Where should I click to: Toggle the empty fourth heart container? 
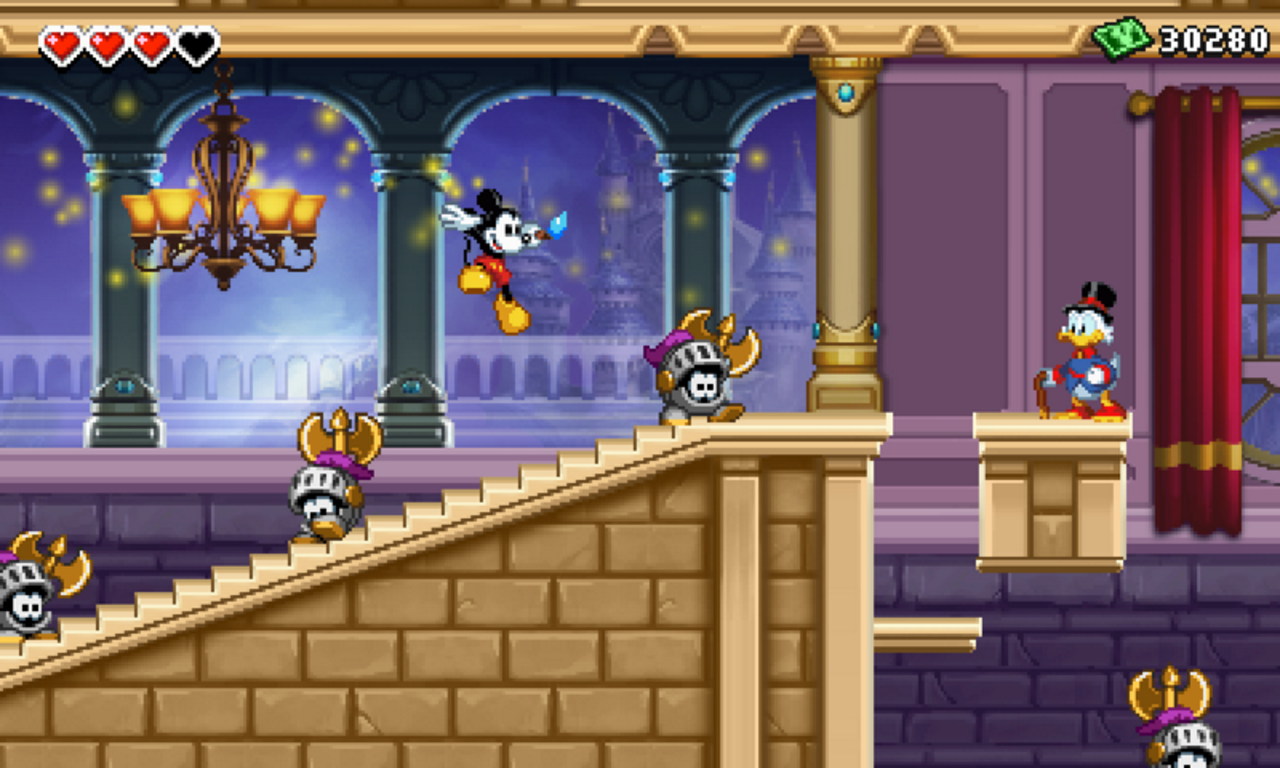[x=196, y=42]
